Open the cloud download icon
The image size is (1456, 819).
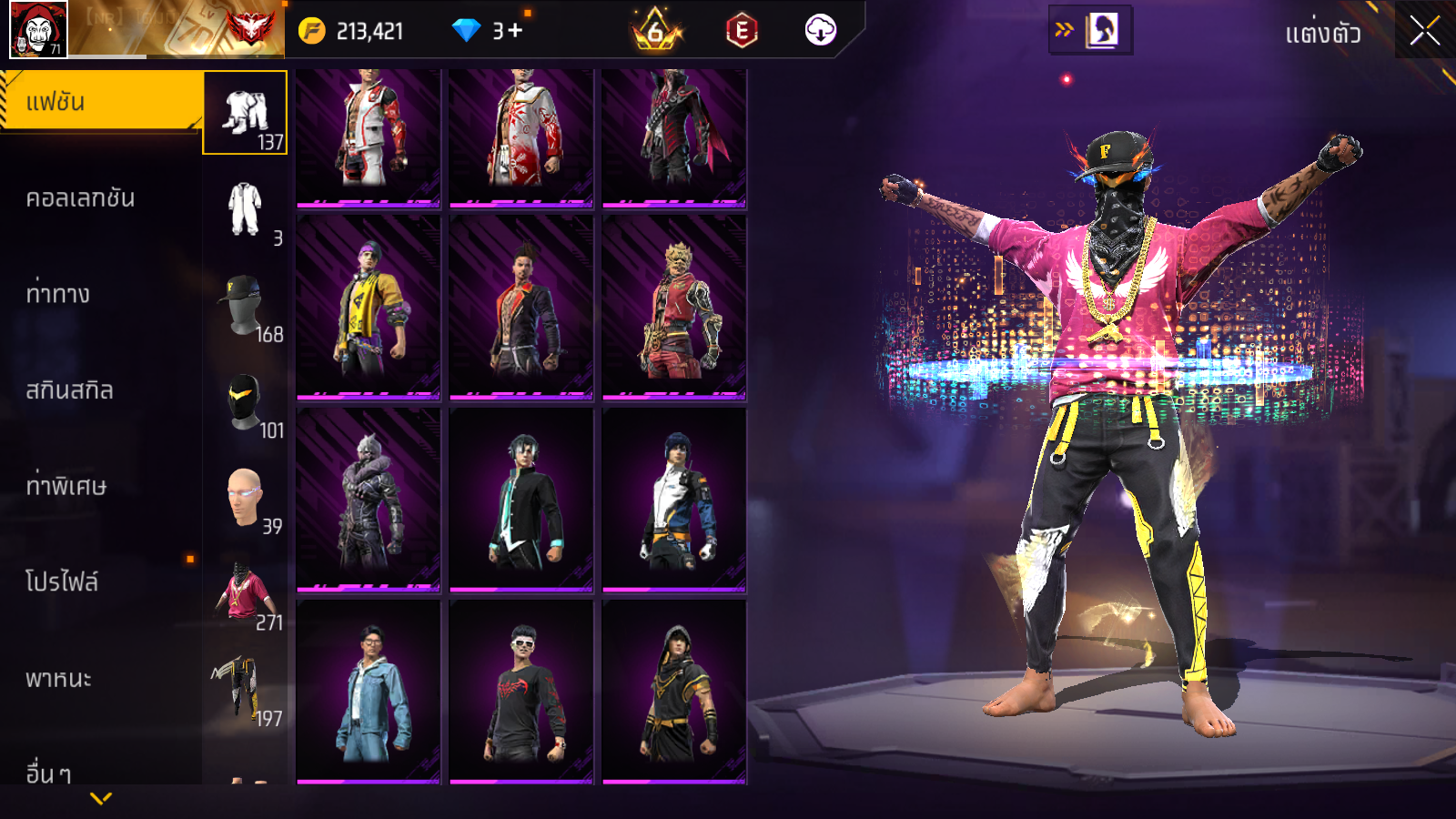pos(820,30)
